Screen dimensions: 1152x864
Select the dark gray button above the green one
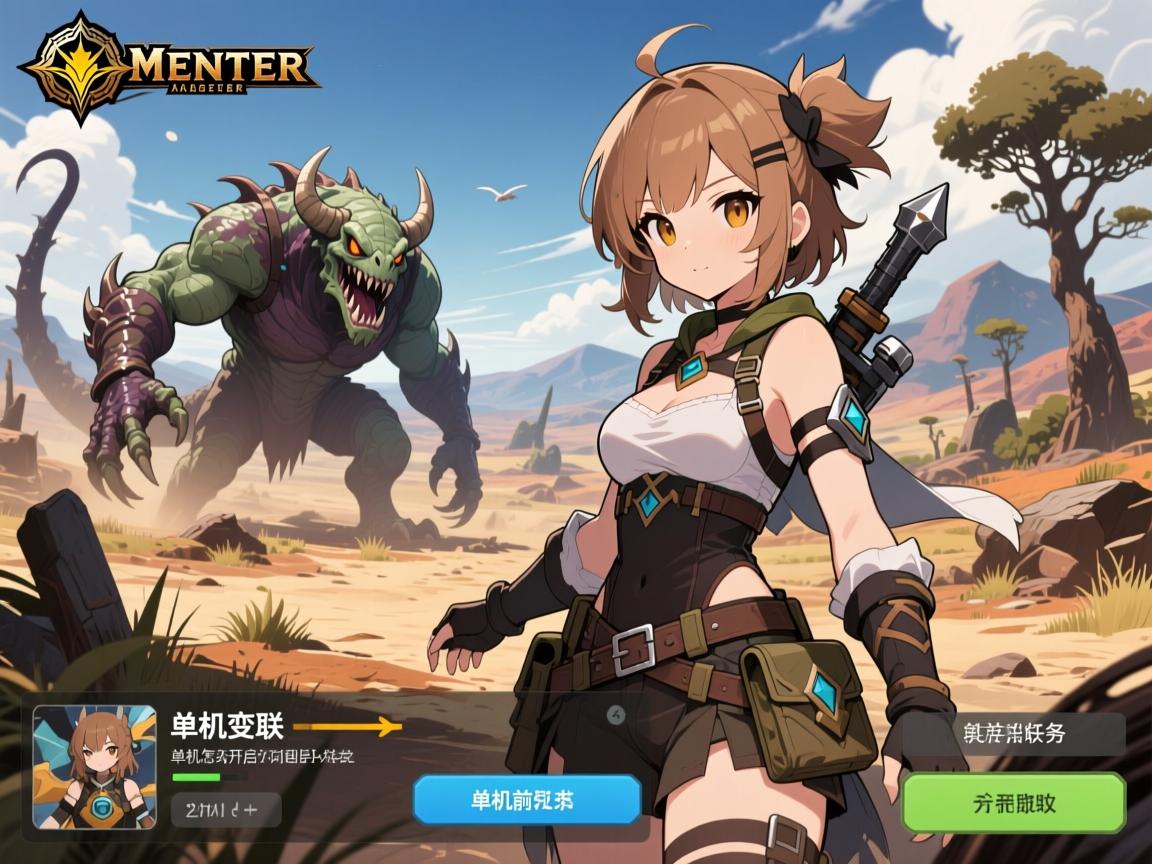pyautogui.click(x=1013, y=734)
